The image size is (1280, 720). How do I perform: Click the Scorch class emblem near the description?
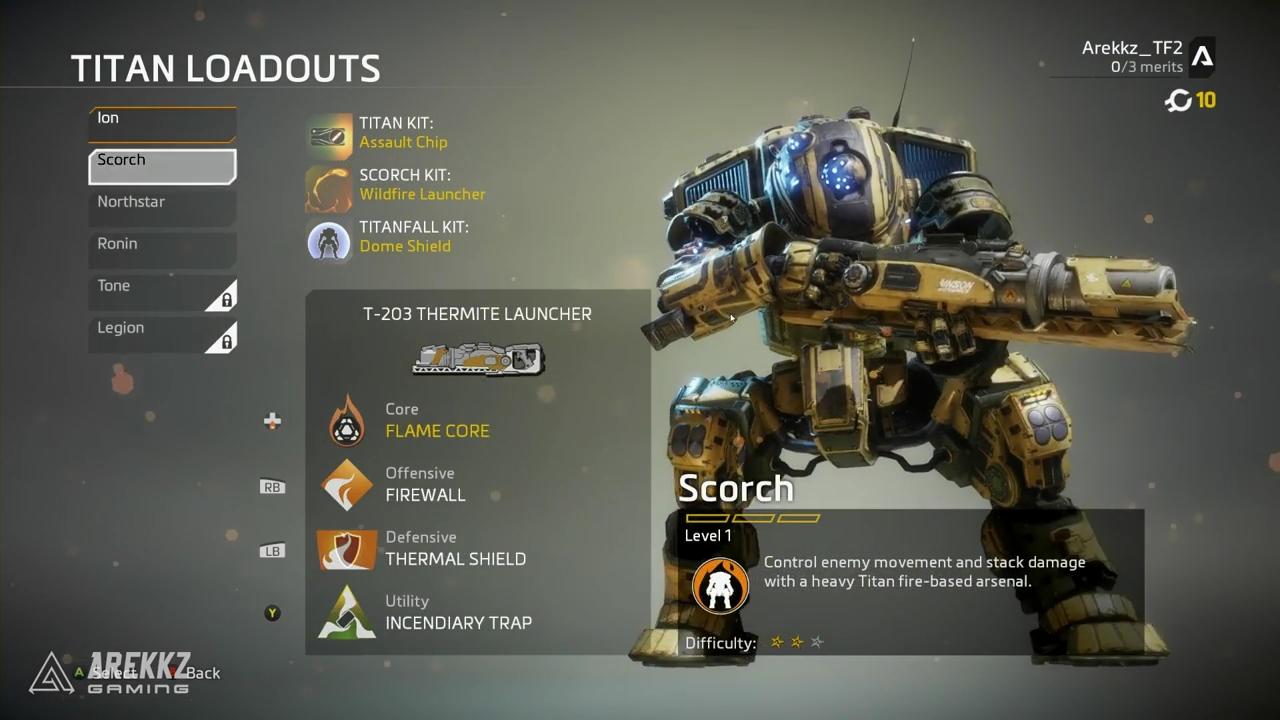tap(720, 586)
